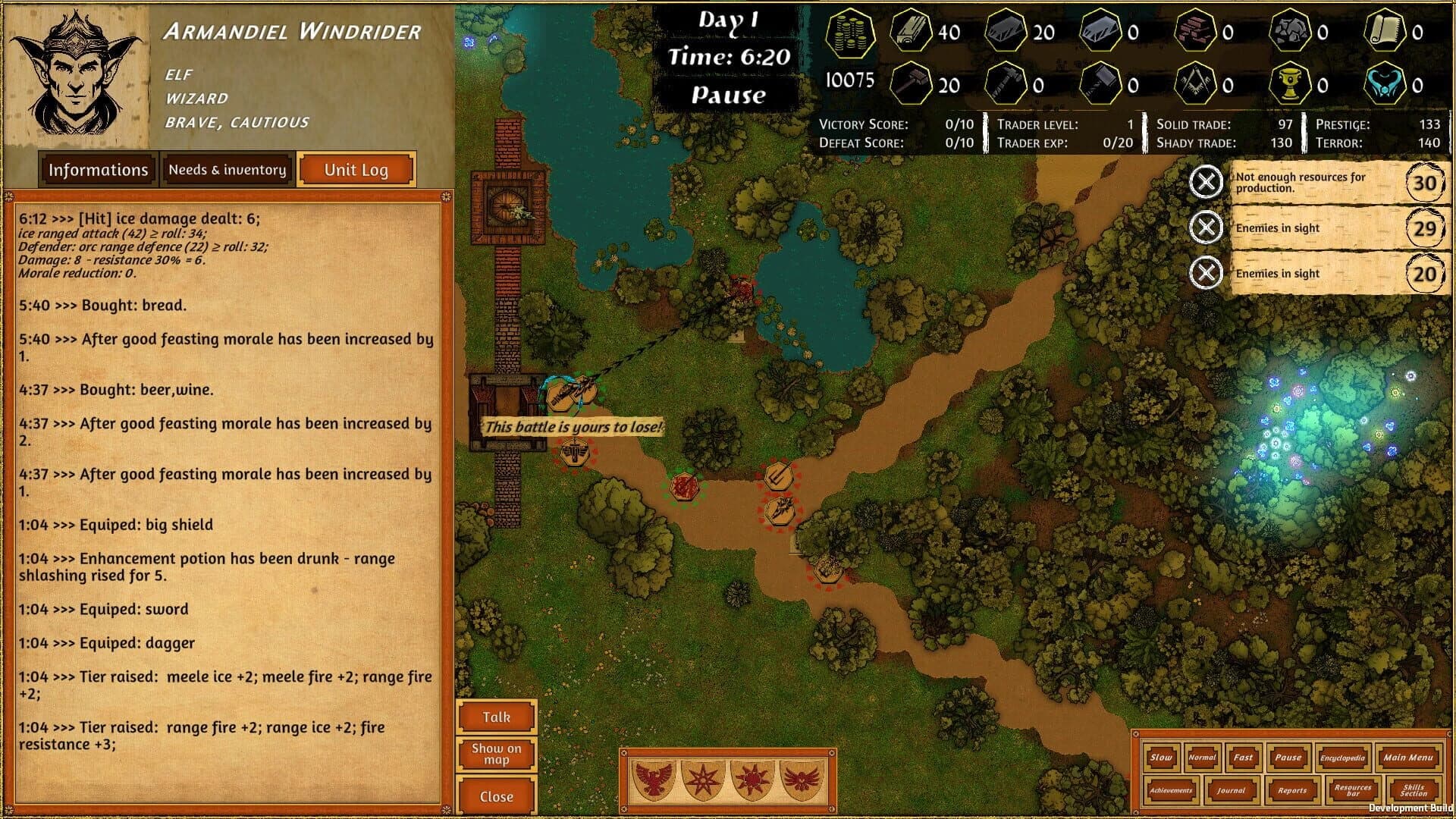Enable Fast game speed
1456x819 pixels.
(1244, 758)
